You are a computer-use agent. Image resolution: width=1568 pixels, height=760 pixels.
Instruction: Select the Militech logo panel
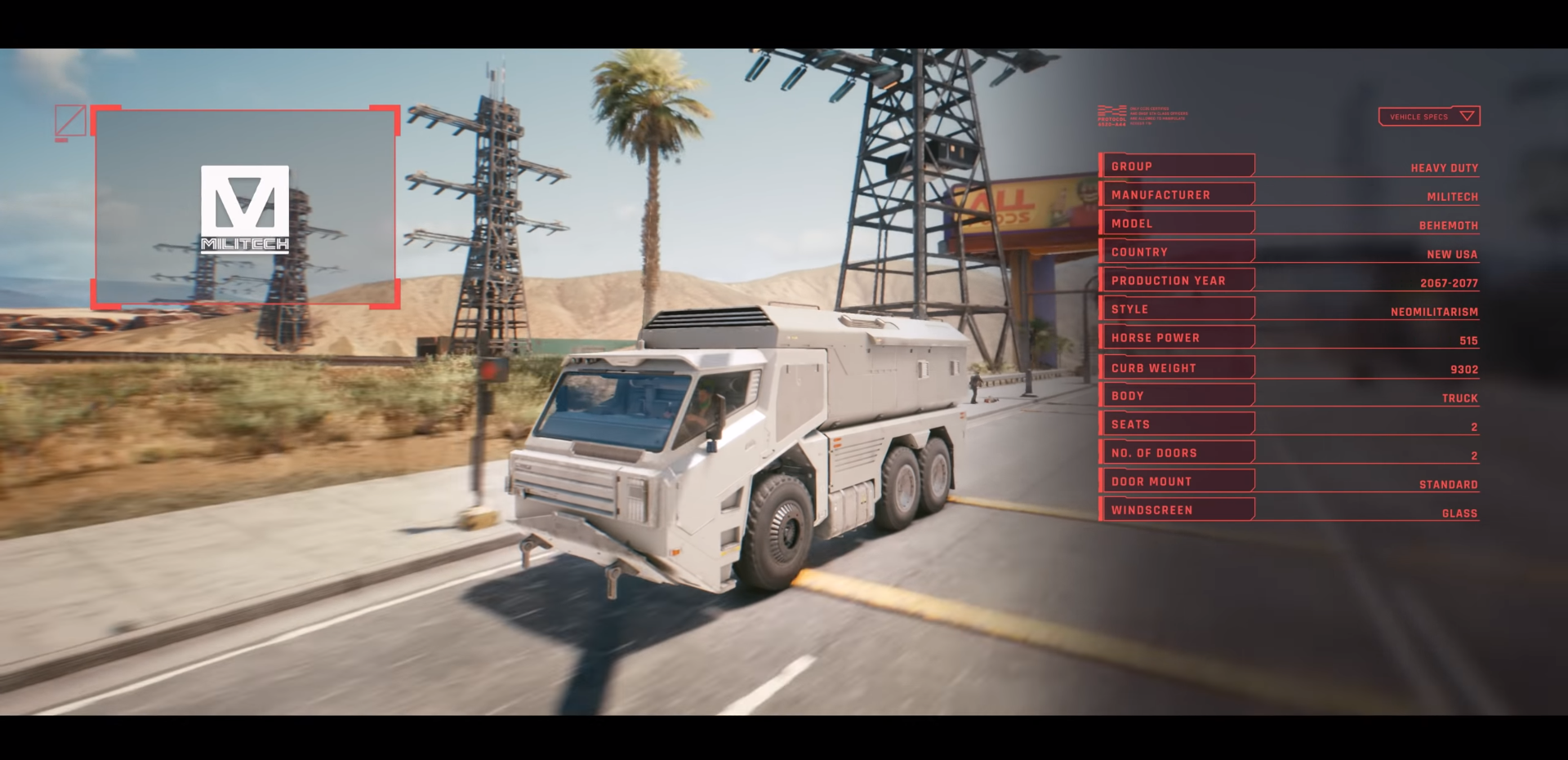[x=245, y=208]
